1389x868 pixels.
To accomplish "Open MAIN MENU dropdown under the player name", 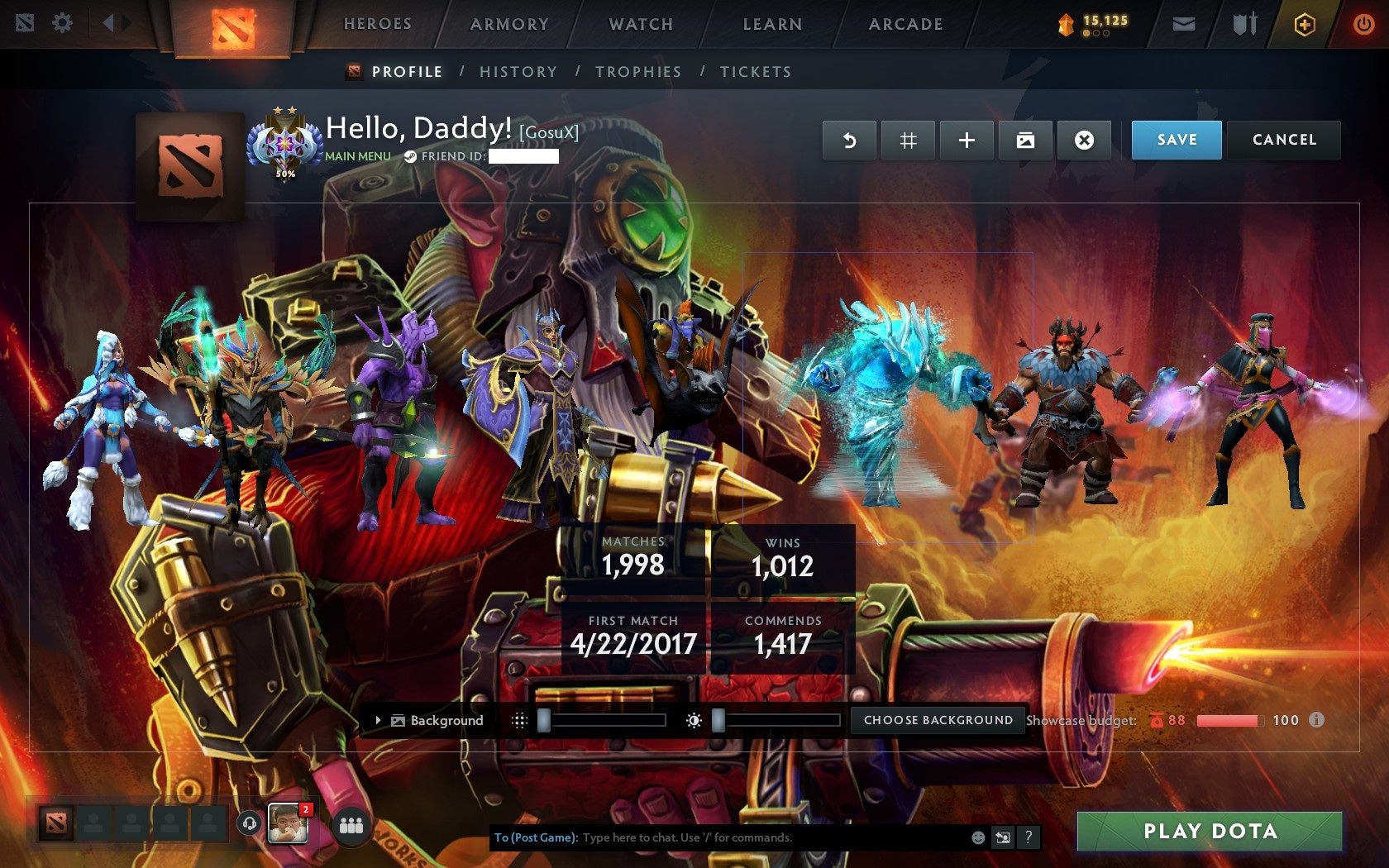I will (x=357, y=155).
